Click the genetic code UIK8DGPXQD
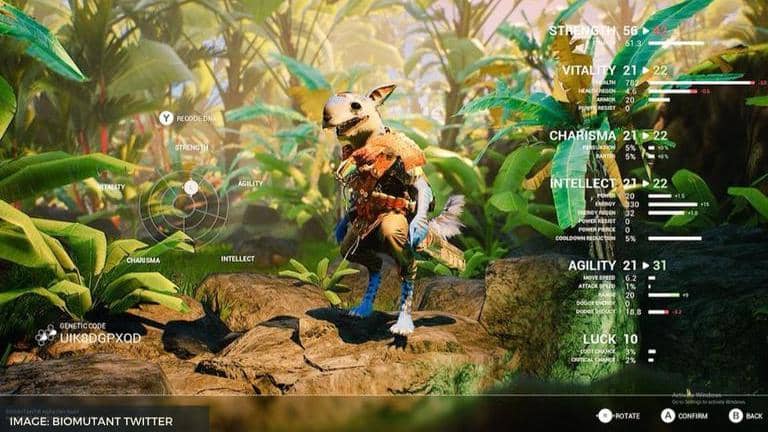Viewport: 768px width, 432px height. coord(101,338)
